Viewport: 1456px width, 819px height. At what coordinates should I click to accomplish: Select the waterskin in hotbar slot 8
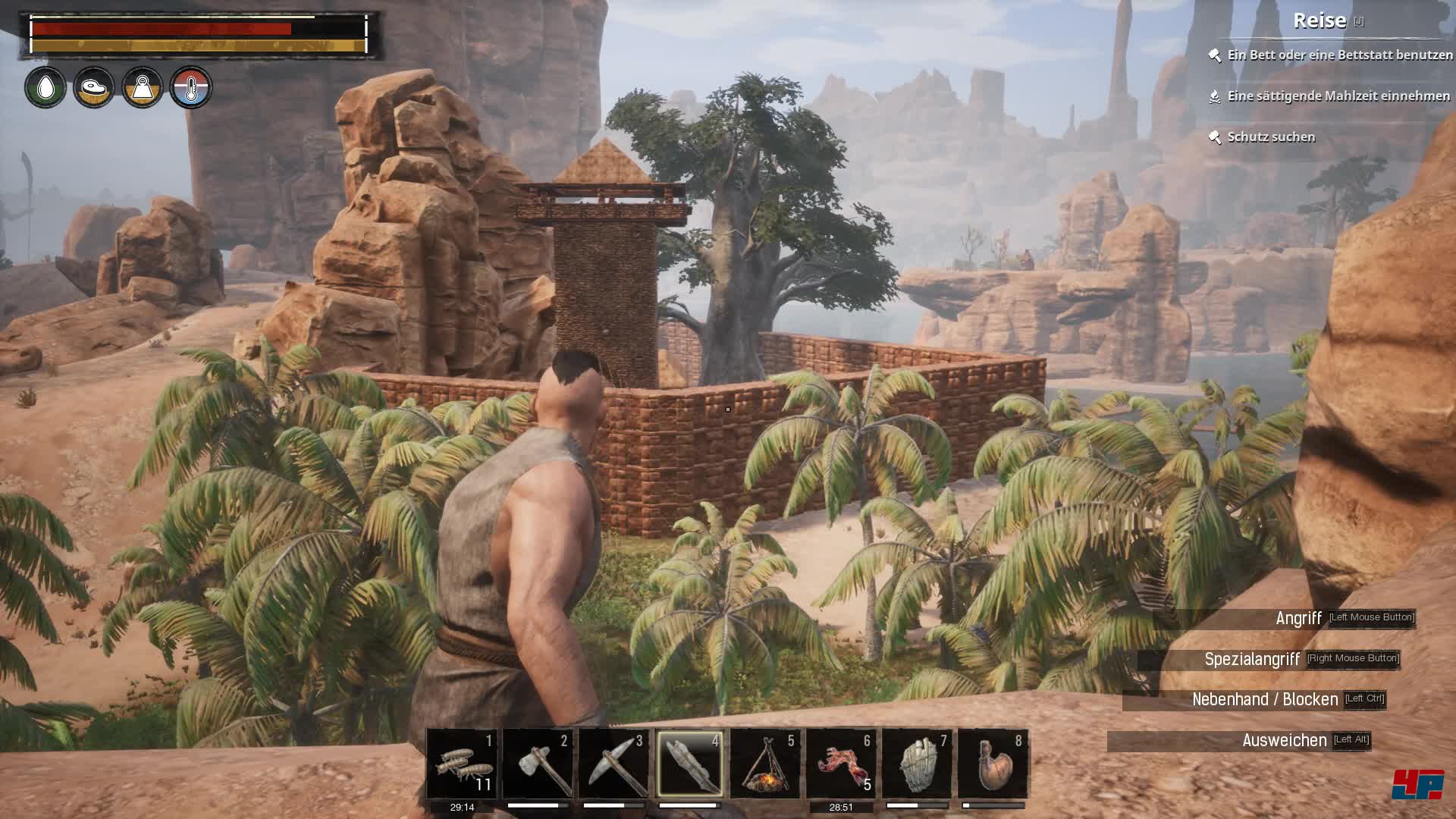tap(993, 764)
